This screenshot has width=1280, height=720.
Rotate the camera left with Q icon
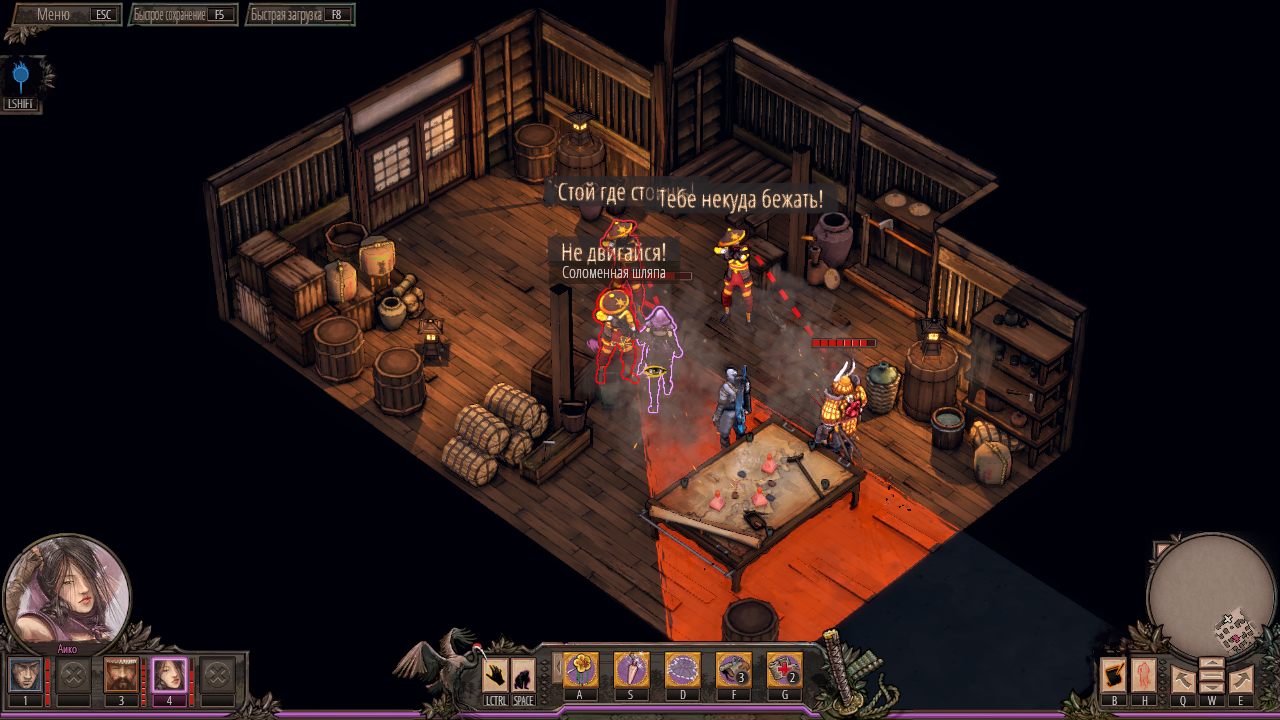(1183, 679)
